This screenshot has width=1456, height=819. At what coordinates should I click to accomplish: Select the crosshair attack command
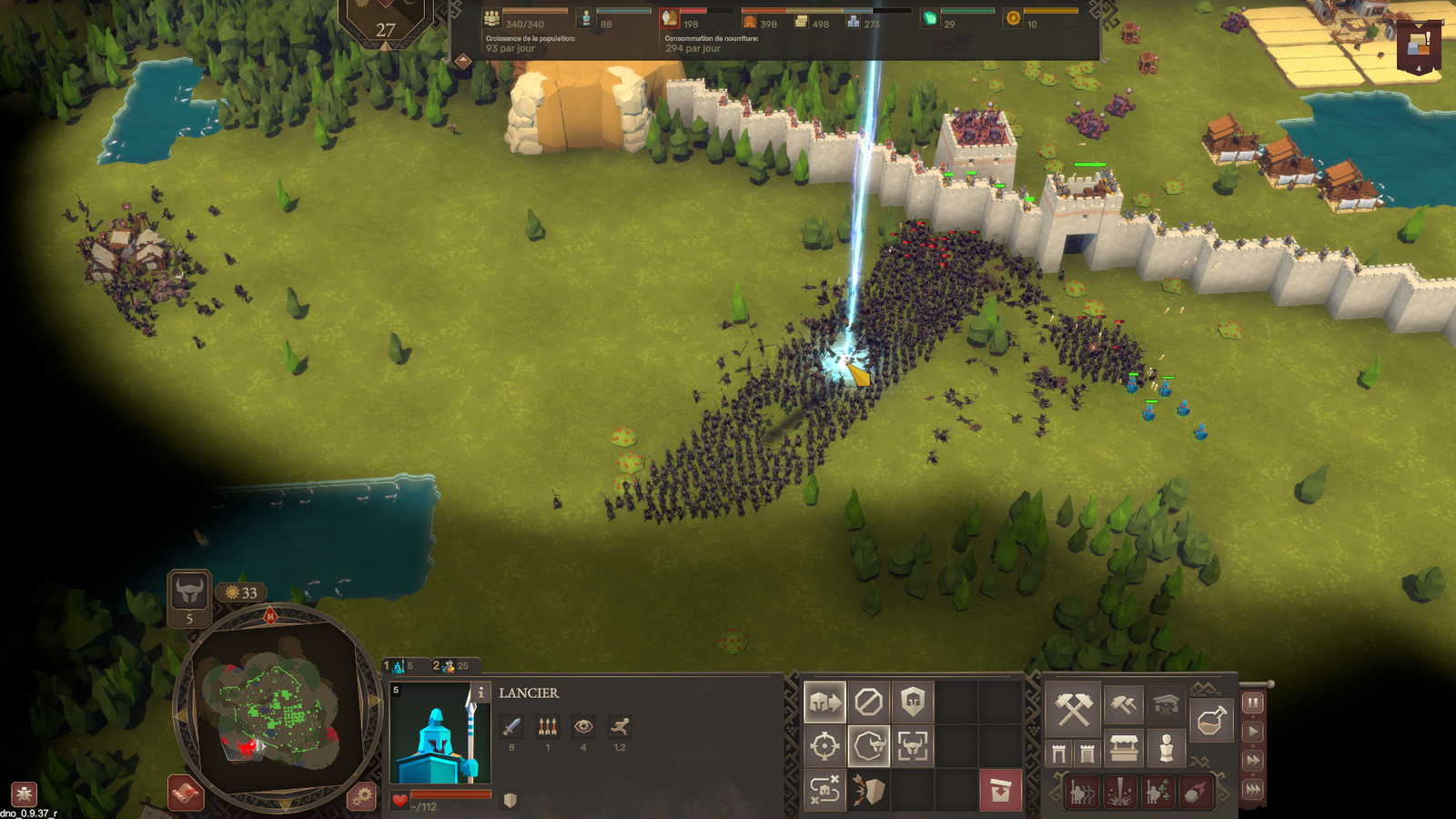point(824,746)
